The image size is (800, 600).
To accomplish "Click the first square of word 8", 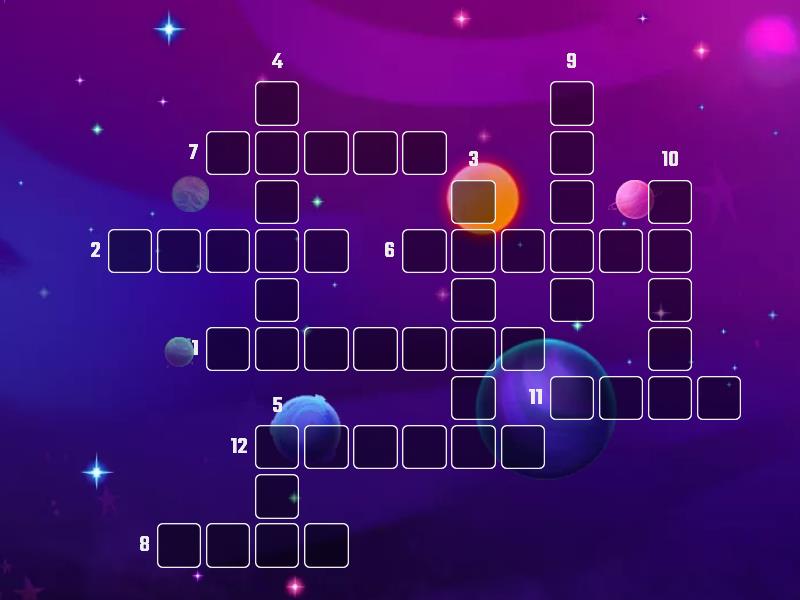I will (179, 545).
